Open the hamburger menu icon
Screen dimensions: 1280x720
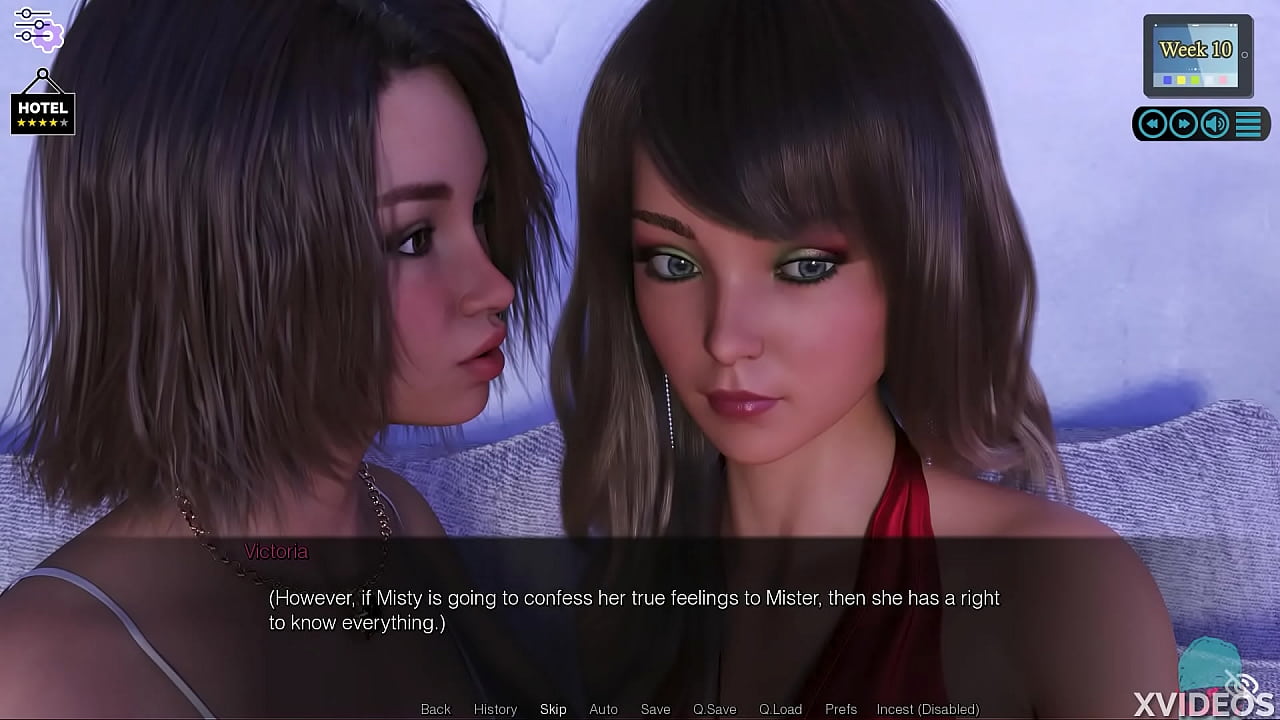click(x=1248, y=123)
